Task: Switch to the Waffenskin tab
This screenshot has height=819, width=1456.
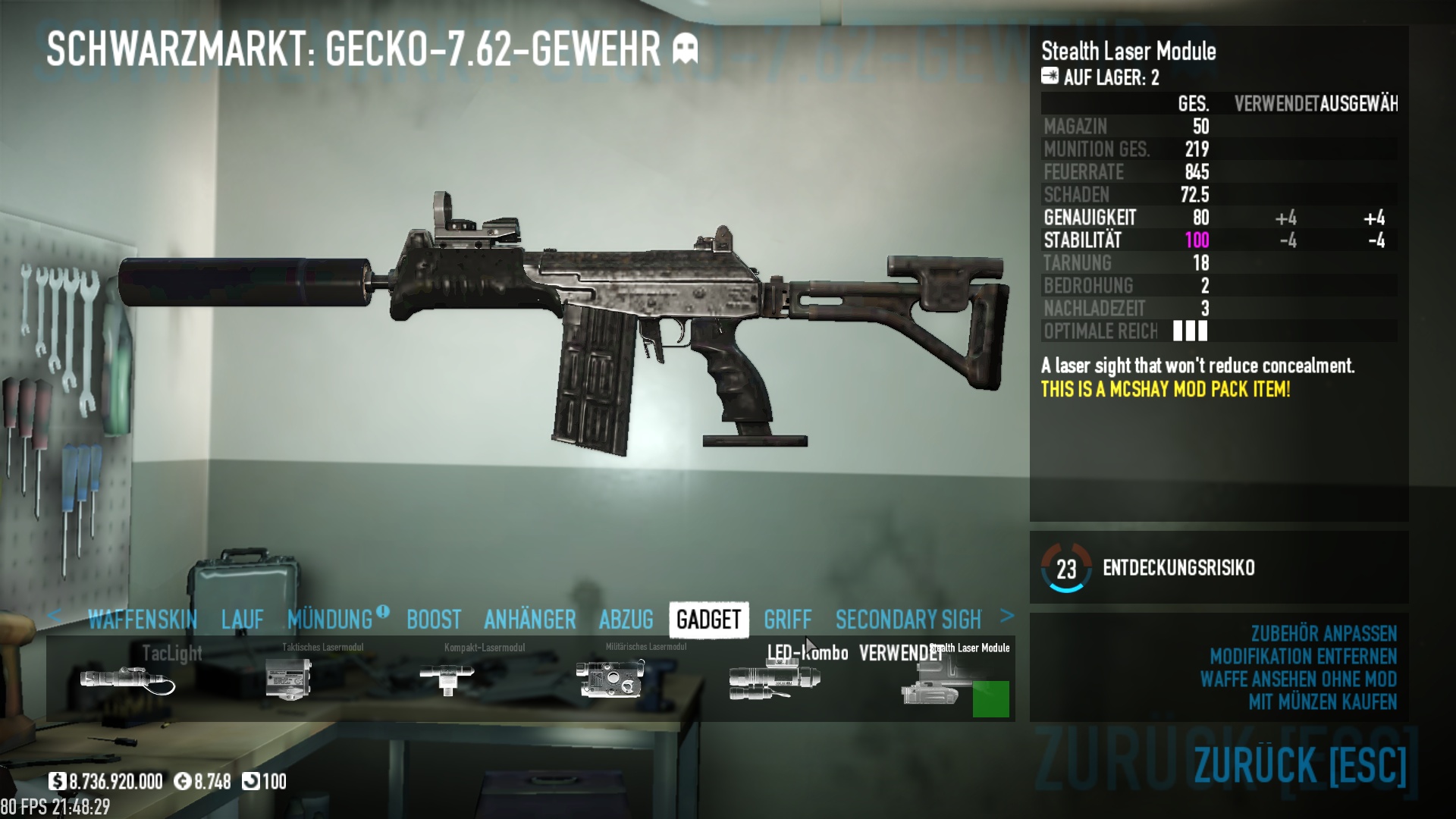Action: pyautogui.click(x=143, y=620)
